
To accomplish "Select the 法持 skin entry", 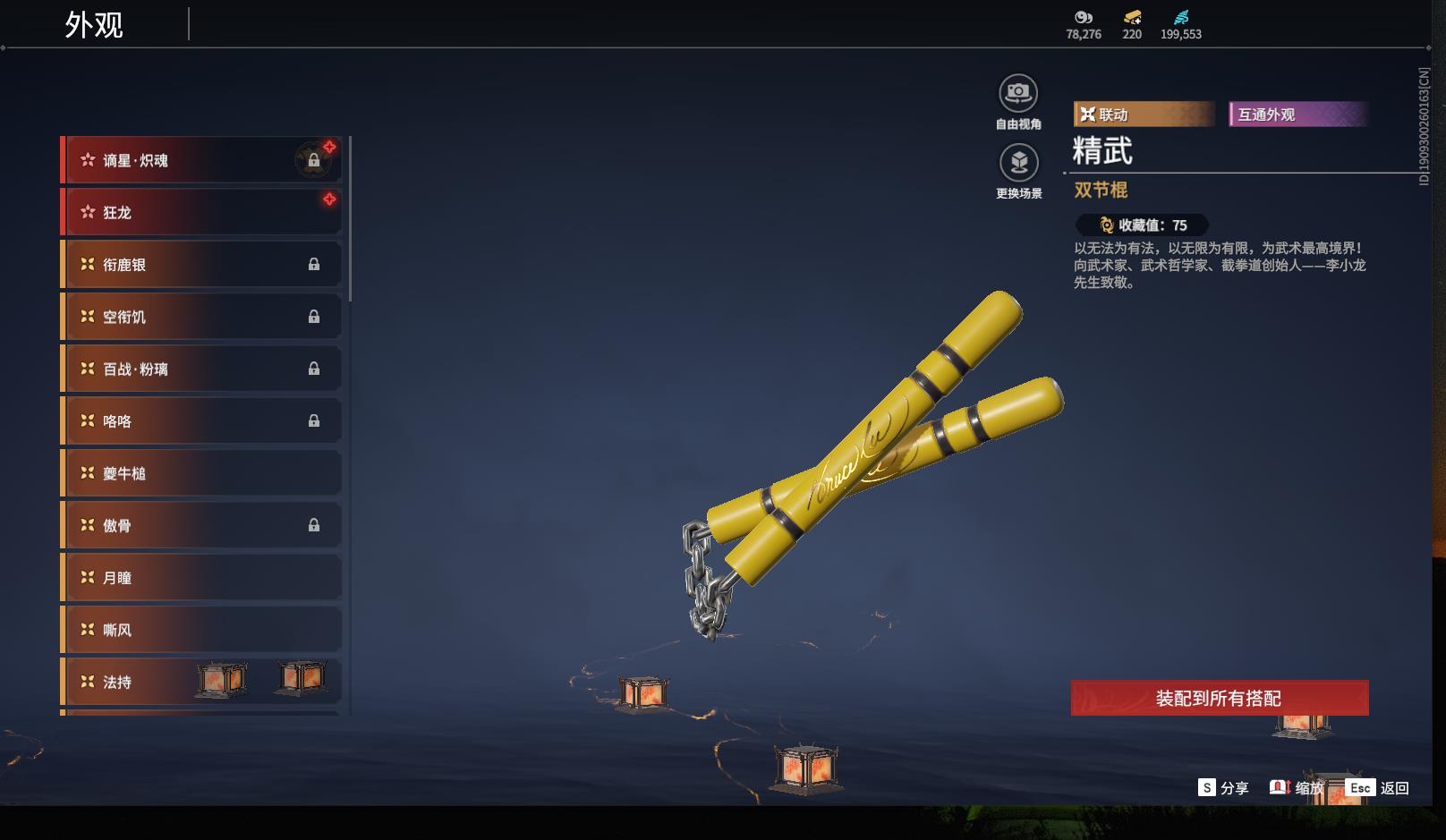I will (x=201, y=682).
